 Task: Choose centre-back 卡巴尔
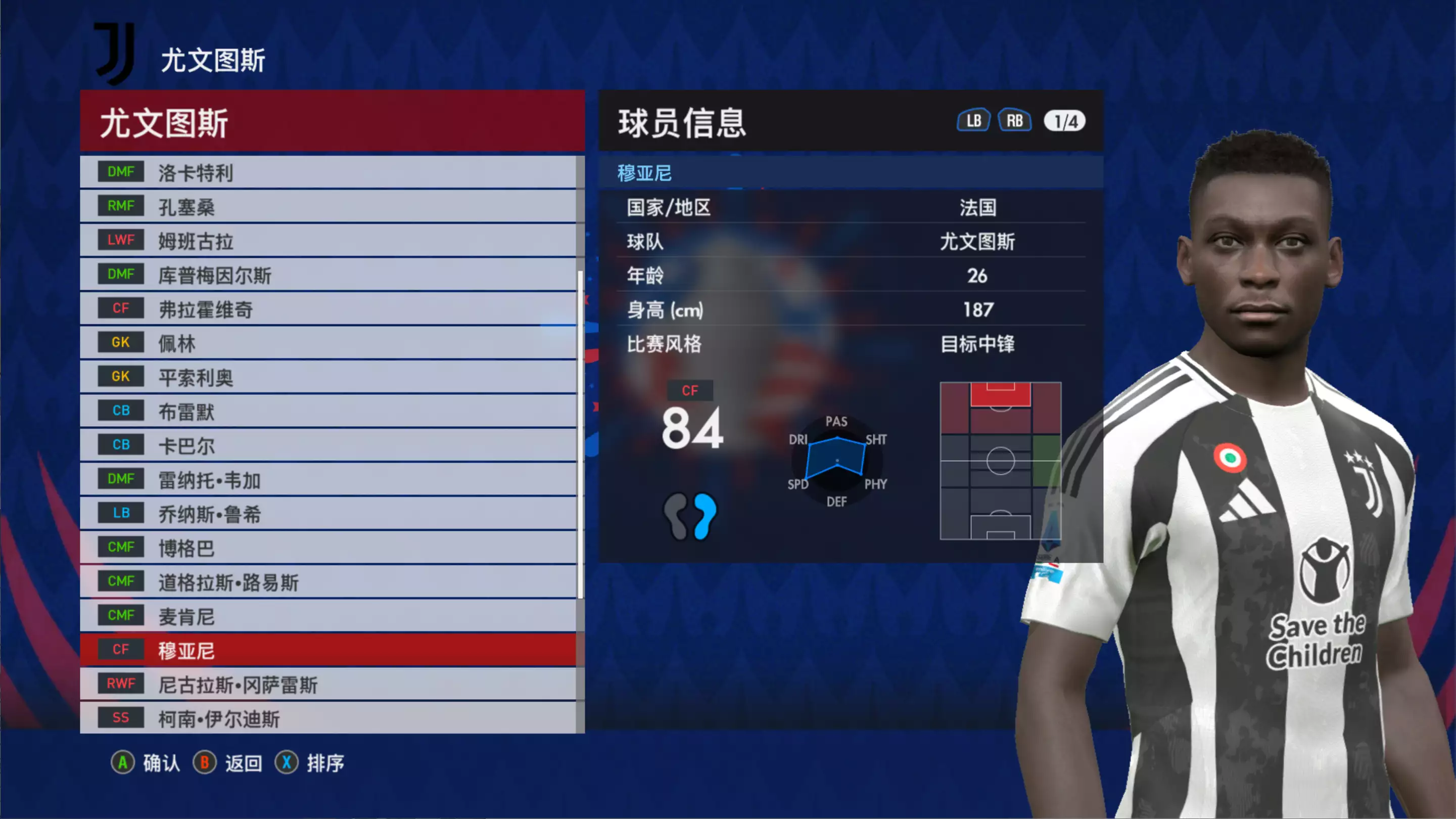[328, 445]
